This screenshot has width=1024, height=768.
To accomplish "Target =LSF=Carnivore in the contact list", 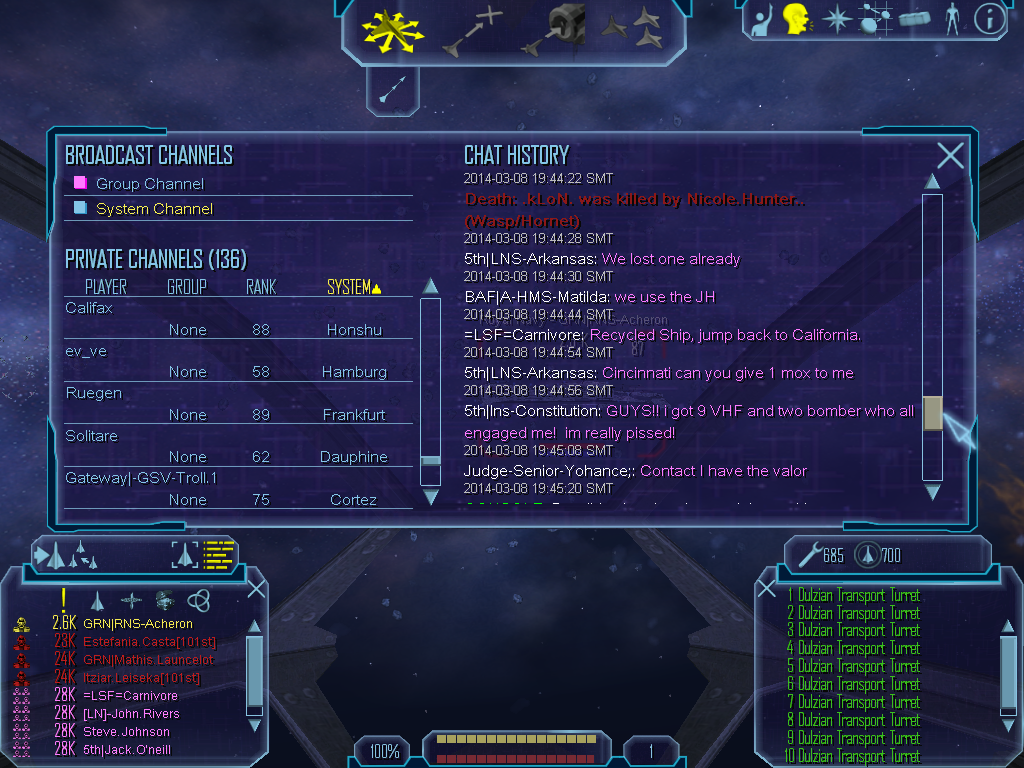I will (130, 696).
